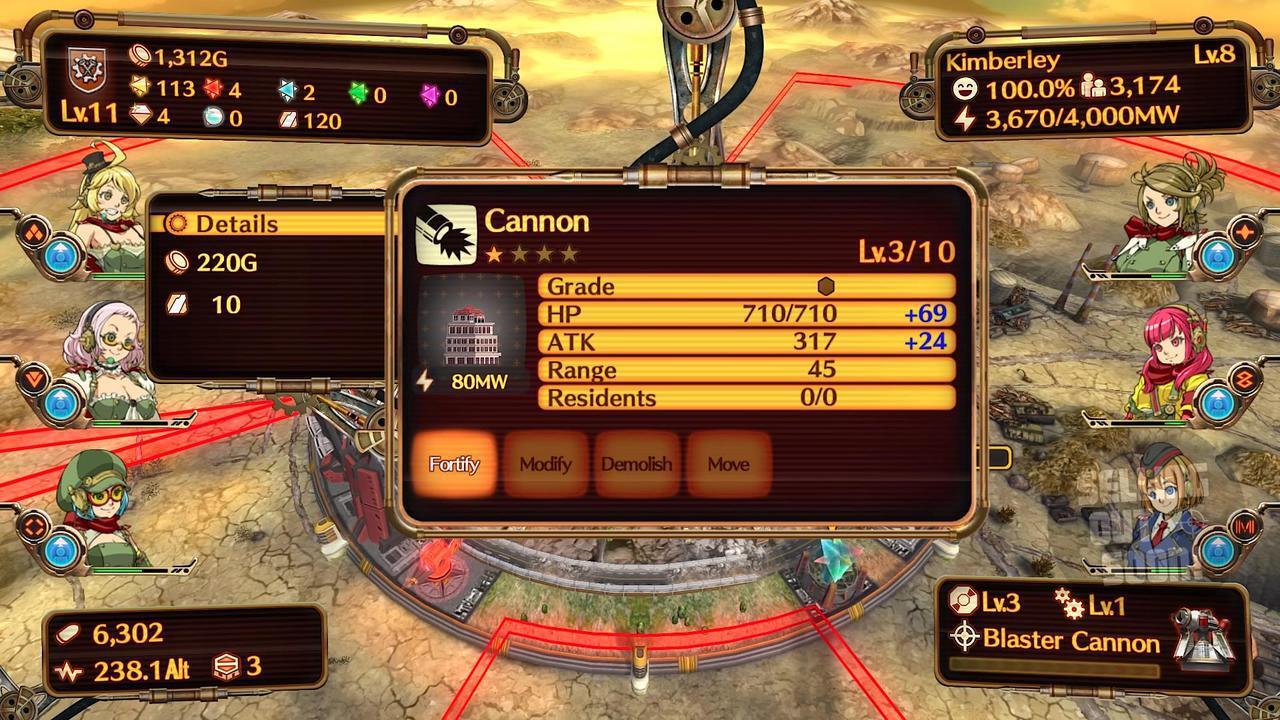Click the Demolish button

point(636,464)
